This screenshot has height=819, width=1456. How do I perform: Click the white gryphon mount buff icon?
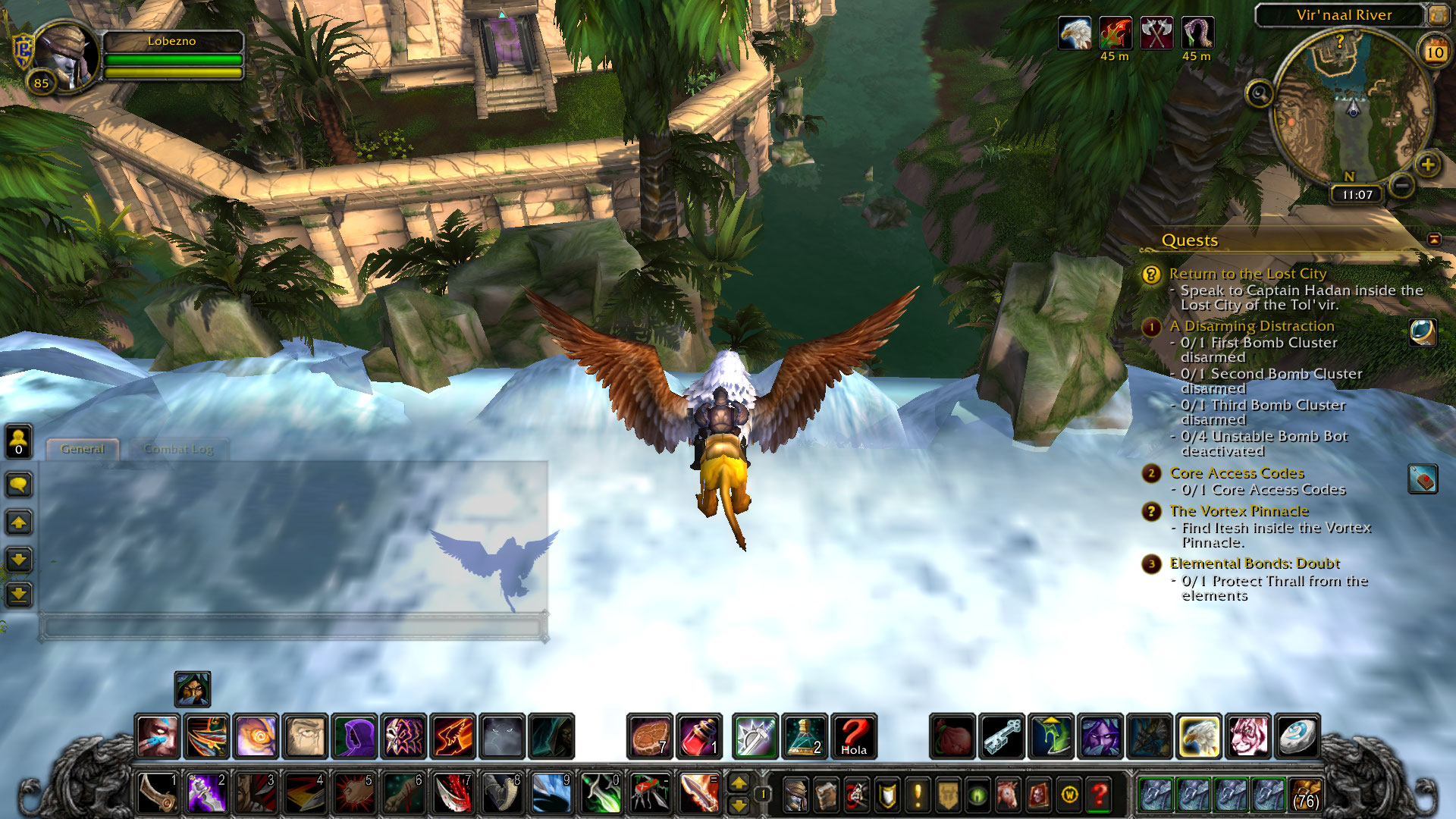(1075, 34)
